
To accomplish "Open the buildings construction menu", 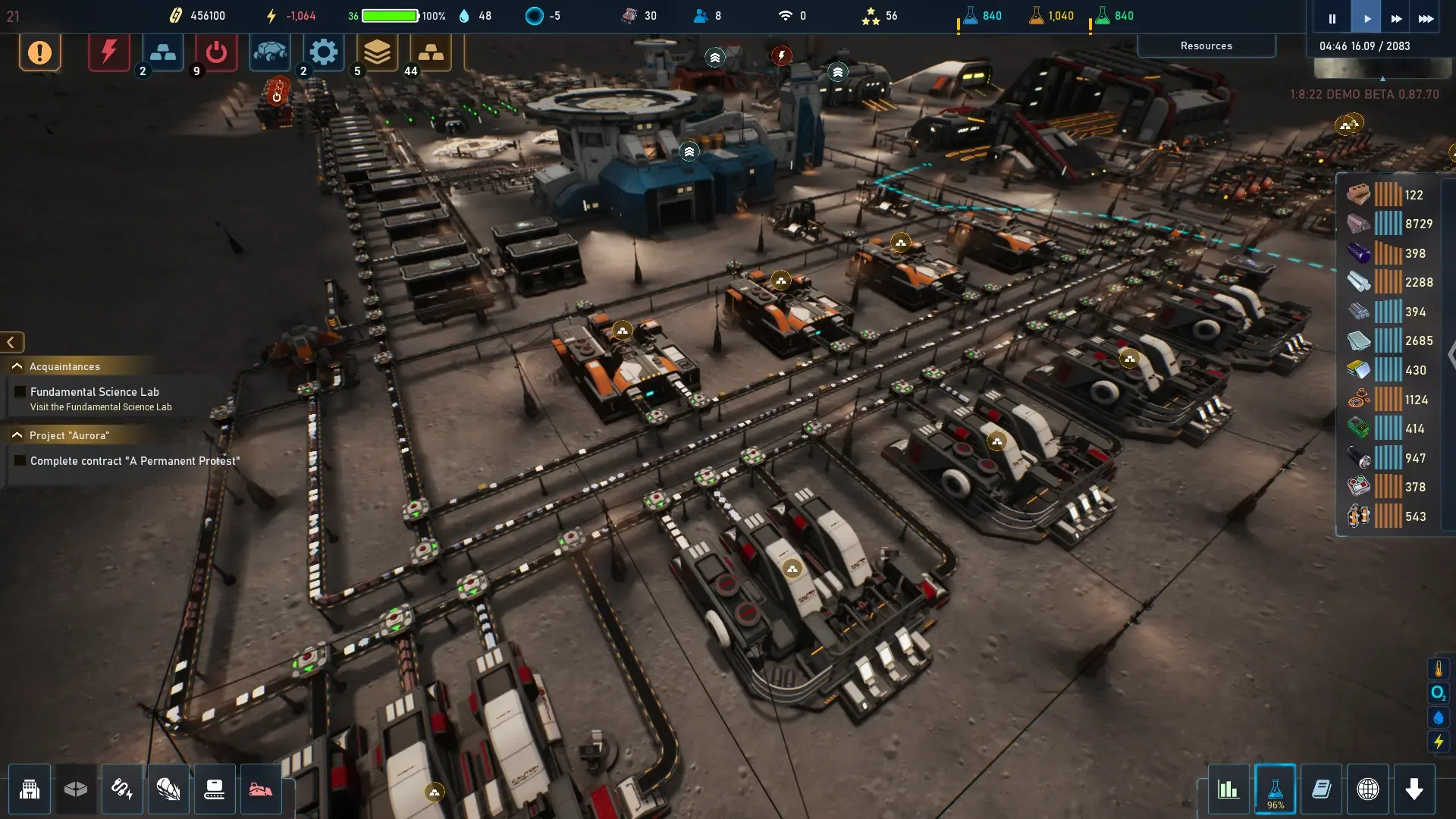I will [30, 789].
